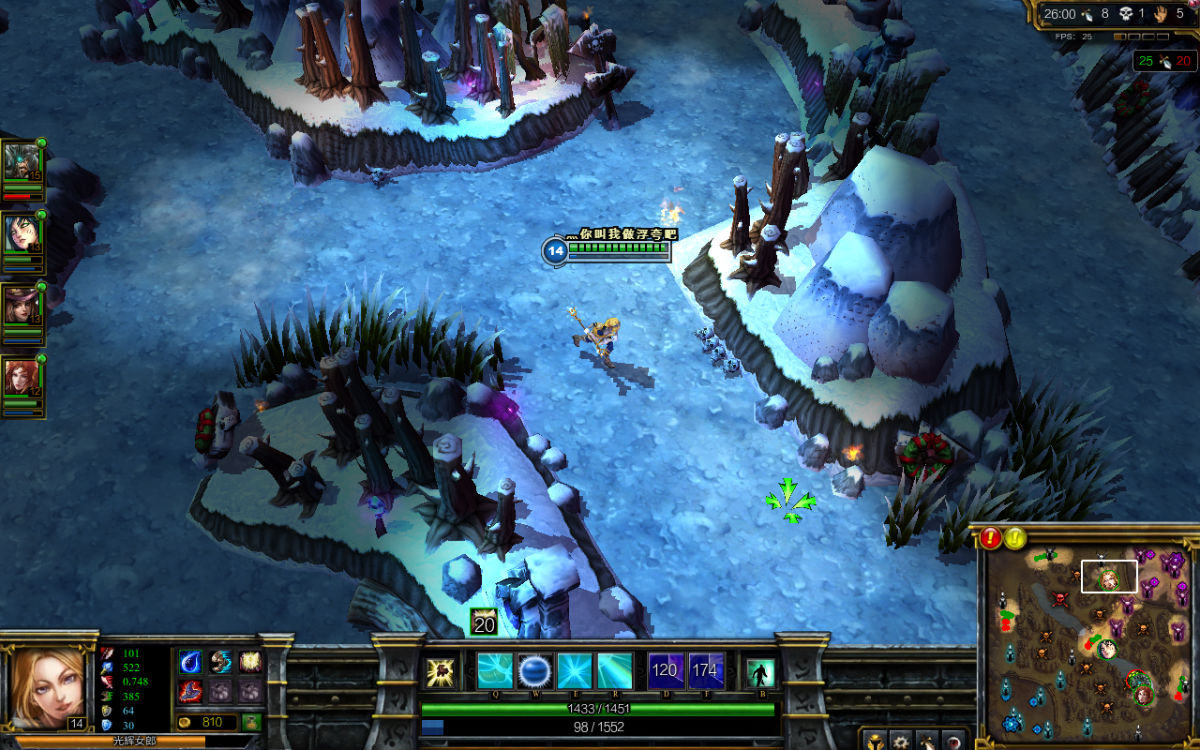Click the red alert ping button
This screenshot has height=750, width=1200.
point(991,538)
